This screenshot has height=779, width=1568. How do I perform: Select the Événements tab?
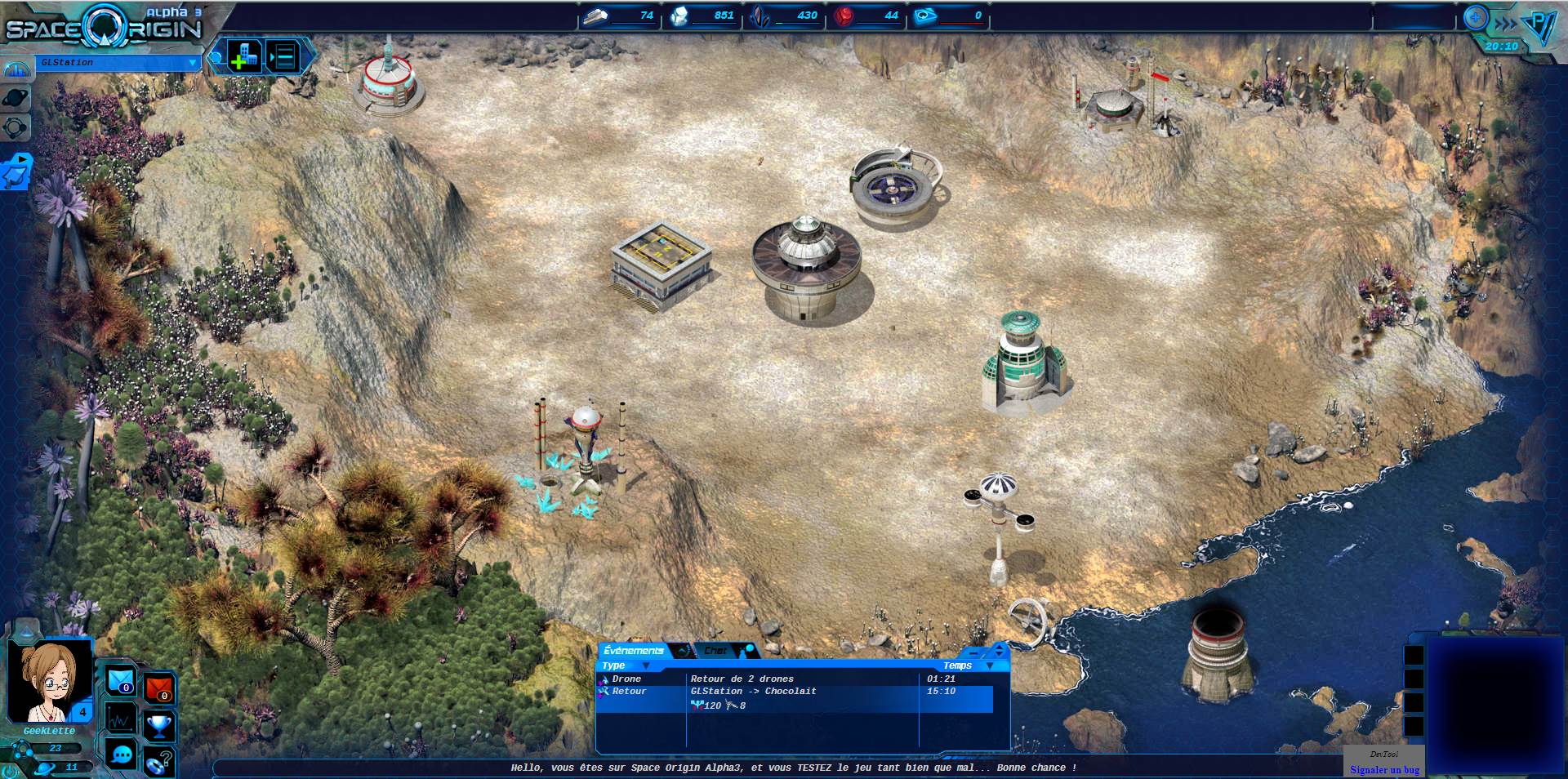pyautogui.click(x=634, y=651)
